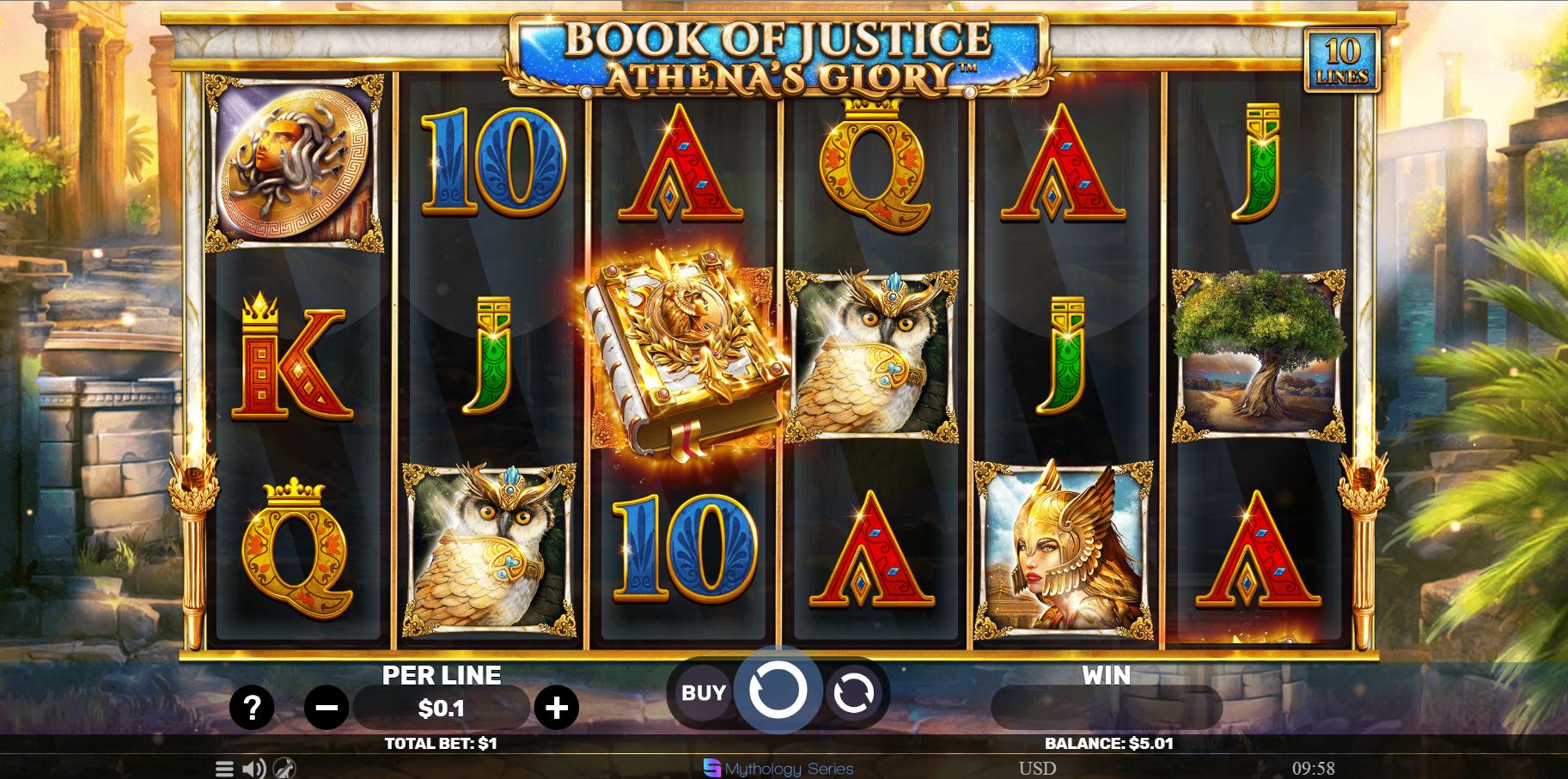Open the hamburger menu in bottom bar
Viewport: 1568px width, 779px height.
[x=226, y=769]
